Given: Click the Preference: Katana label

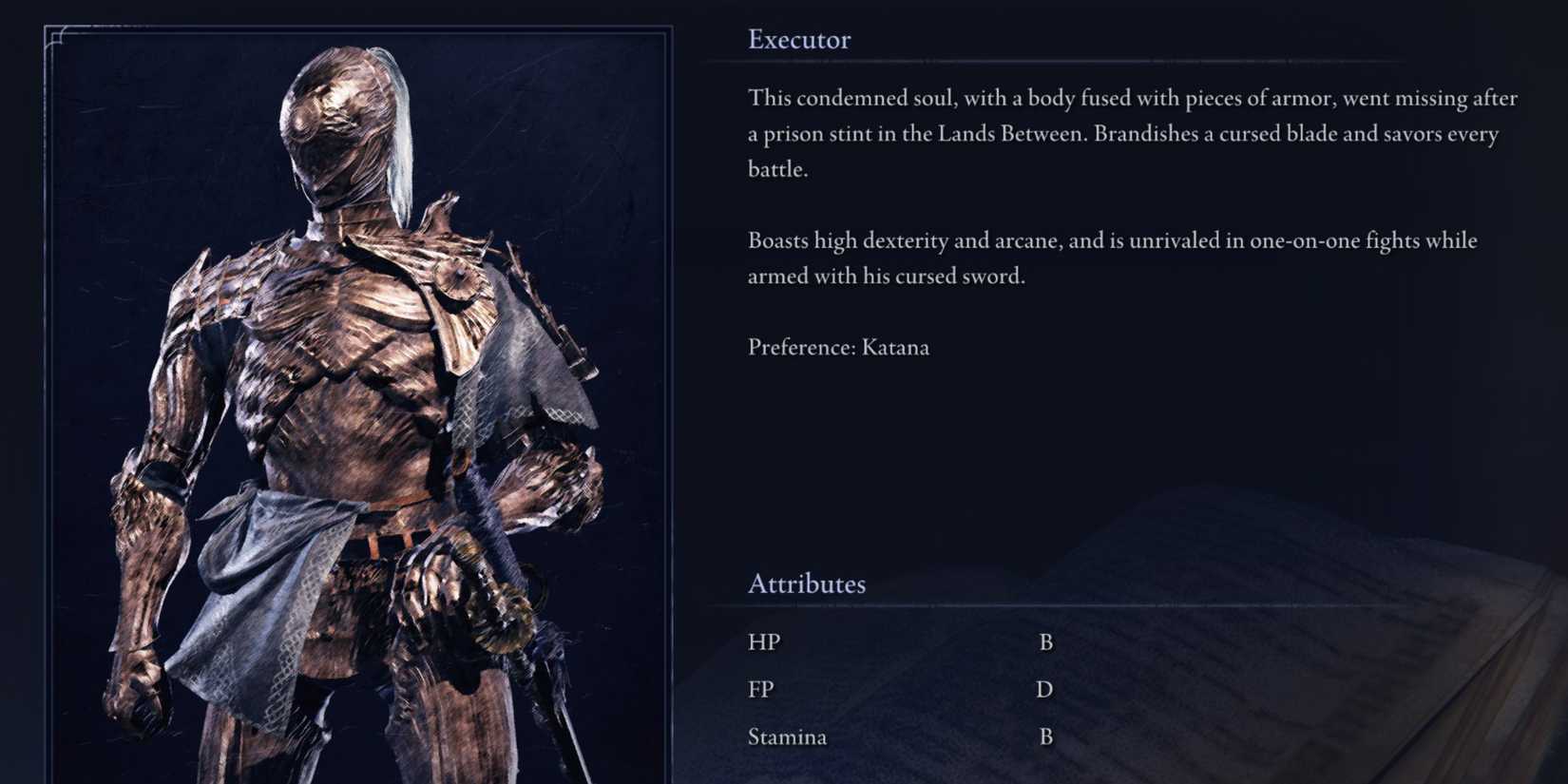Looking at the screenshot, I should (838, 347).
